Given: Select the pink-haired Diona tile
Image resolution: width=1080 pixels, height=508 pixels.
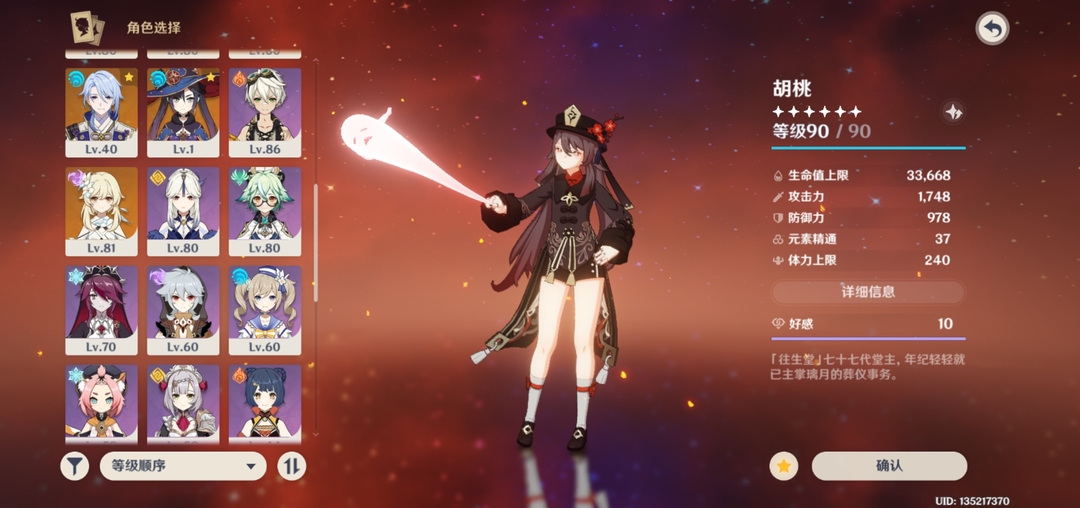Looking at the screenshot, I should (101, 402).
